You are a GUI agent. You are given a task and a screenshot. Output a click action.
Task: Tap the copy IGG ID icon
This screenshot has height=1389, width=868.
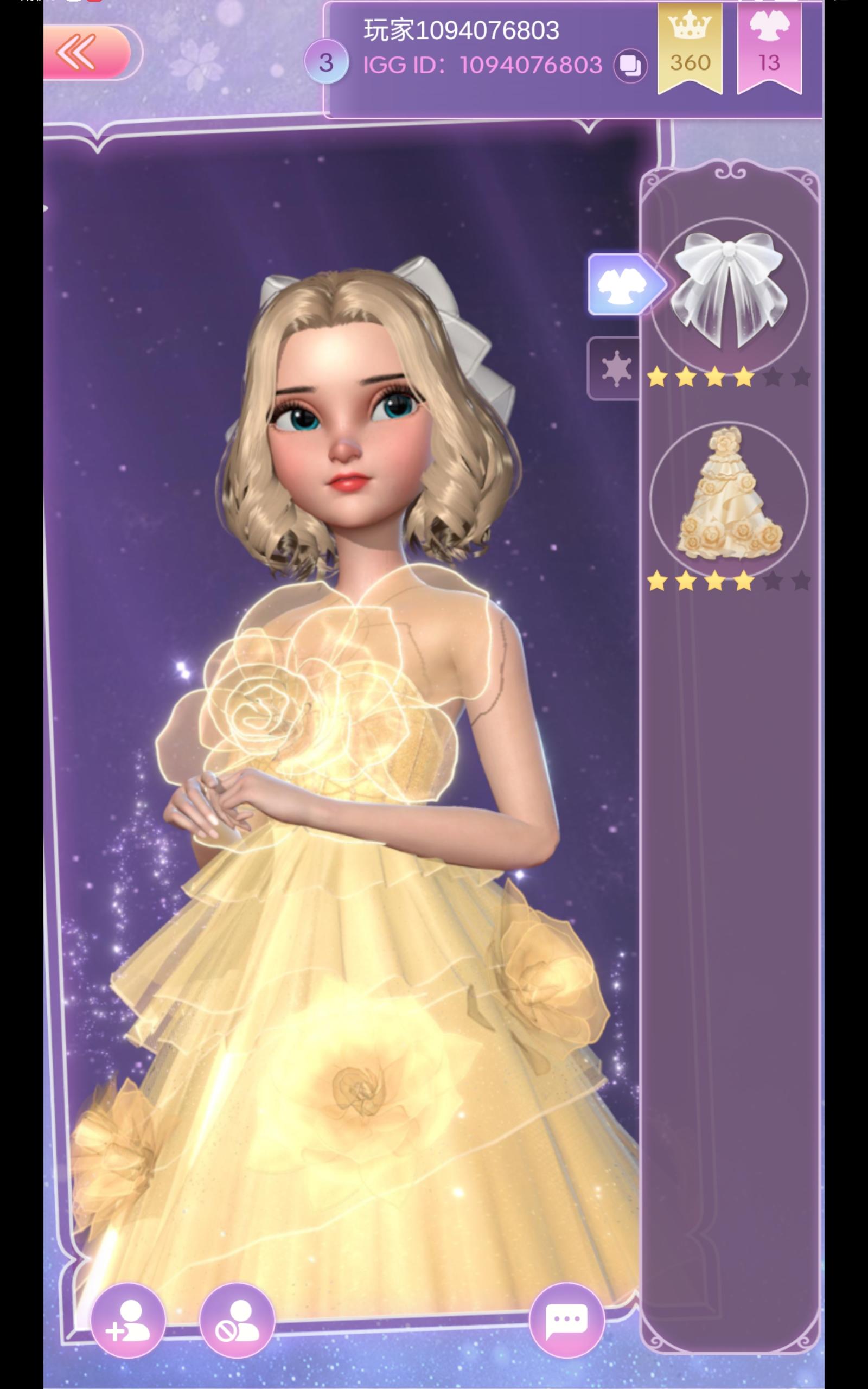629,66
